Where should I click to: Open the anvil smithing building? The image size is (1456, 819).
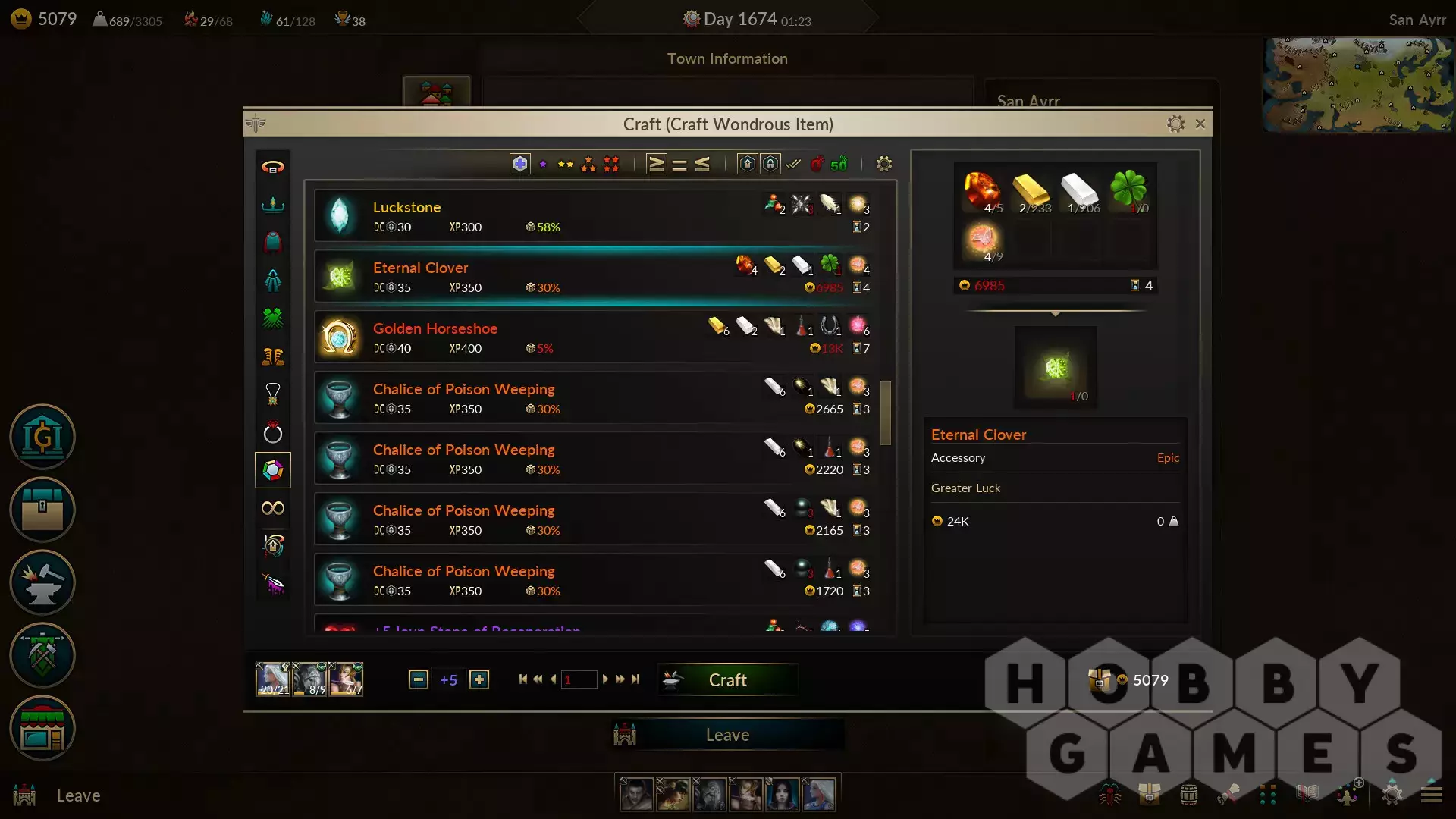click(x=42, y=582)
